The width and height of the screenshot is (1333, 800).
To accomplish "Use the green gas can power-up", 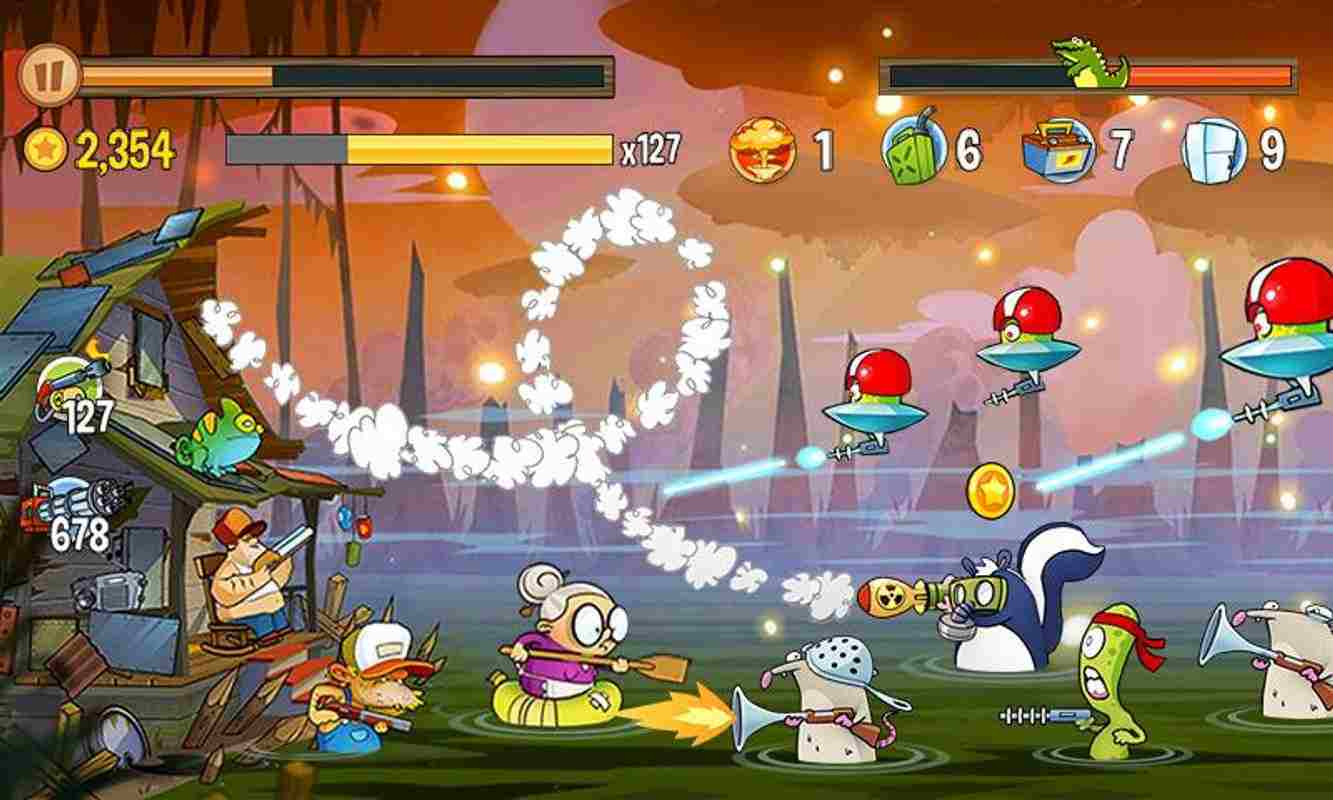I will click(918, 150).
